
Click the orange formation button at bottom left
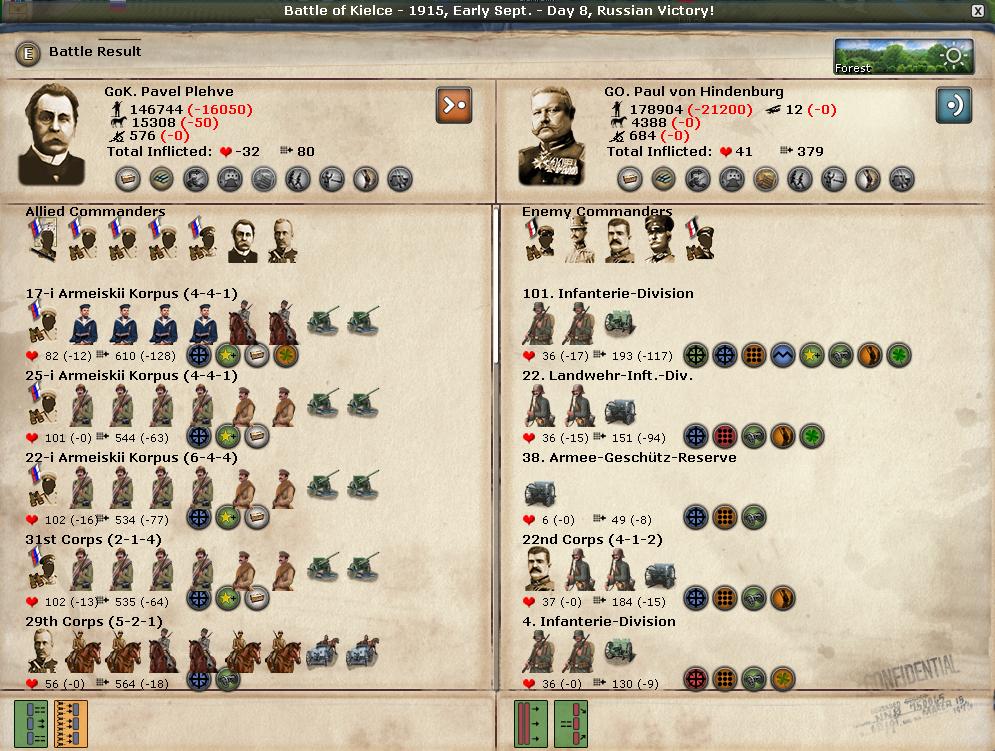pyautogui.click(x=71, y=723)
